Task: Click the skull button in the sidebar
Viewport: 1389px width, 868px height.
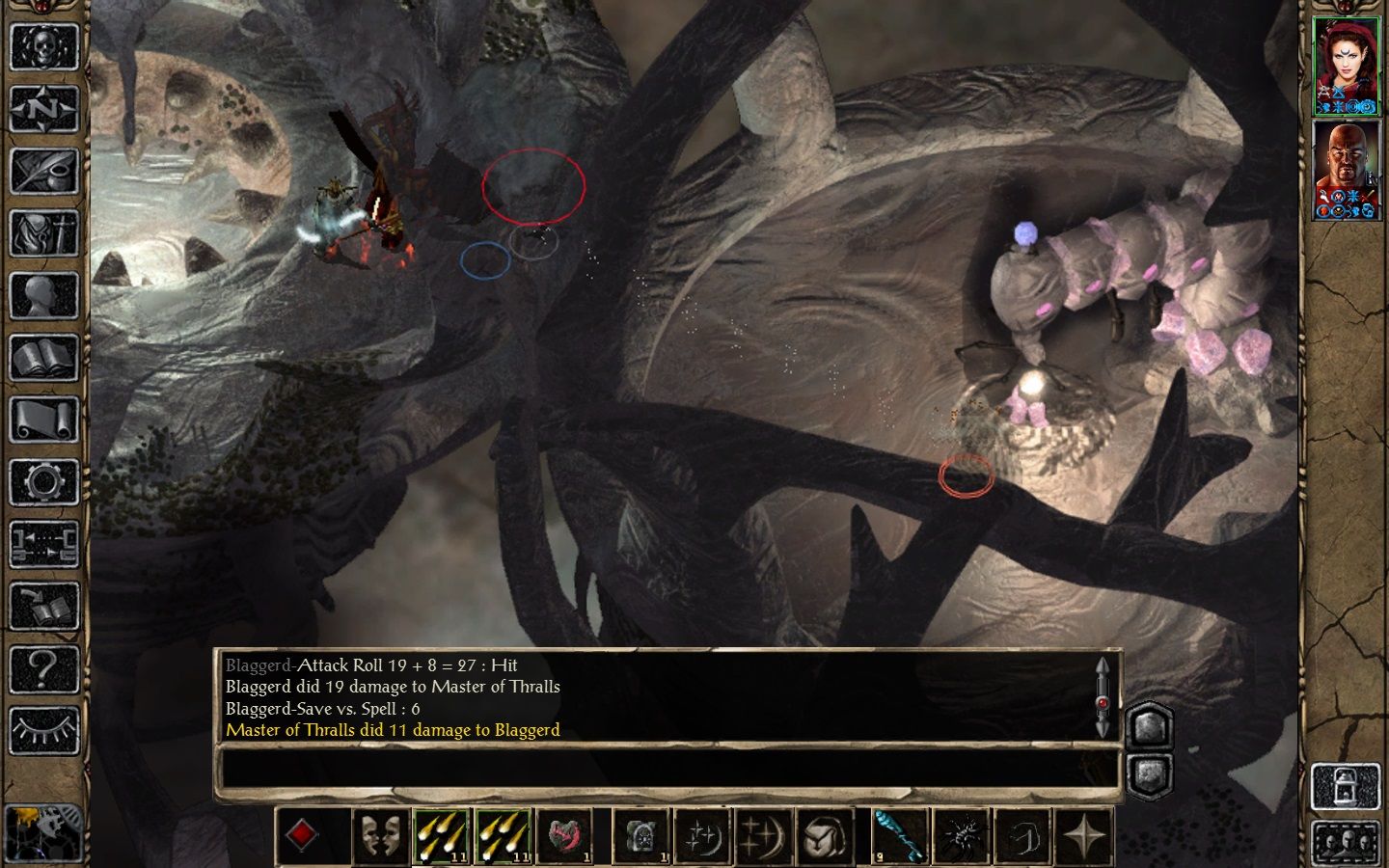Action: 43,45
